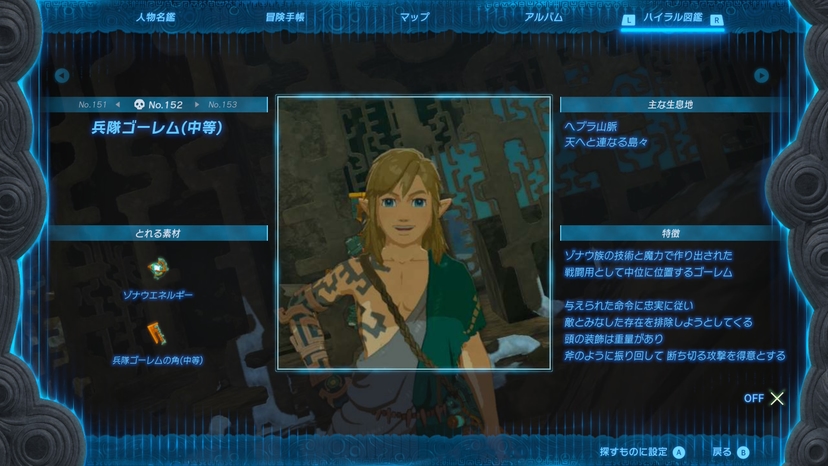Viewport: 828px width, 466px height.
Task: Click 戻る to go back
Action: click(730, 452)
